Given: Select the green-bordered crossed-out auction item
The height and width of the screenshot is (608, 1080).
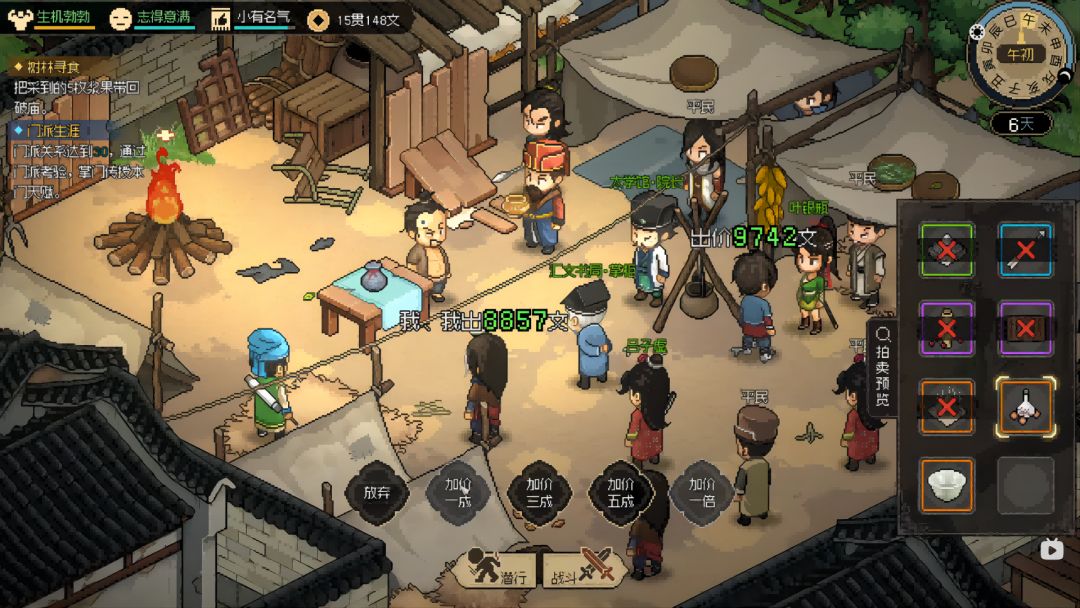Looking at the screenshot, I should (x=947, y=250).
